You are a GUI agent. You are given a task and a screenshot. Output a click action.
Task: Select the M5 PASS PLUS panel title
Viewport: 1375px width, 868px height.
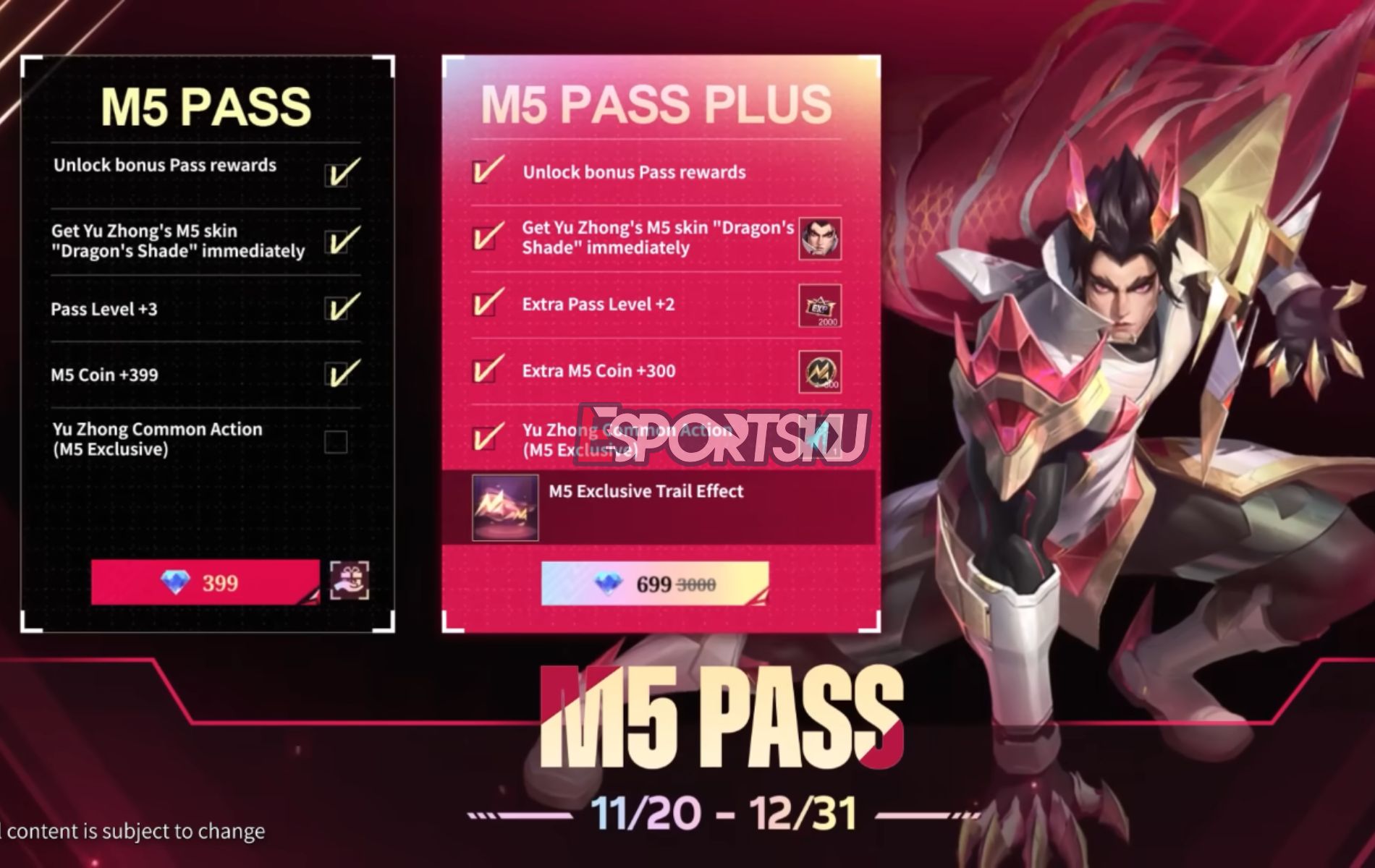pos(651,105)
